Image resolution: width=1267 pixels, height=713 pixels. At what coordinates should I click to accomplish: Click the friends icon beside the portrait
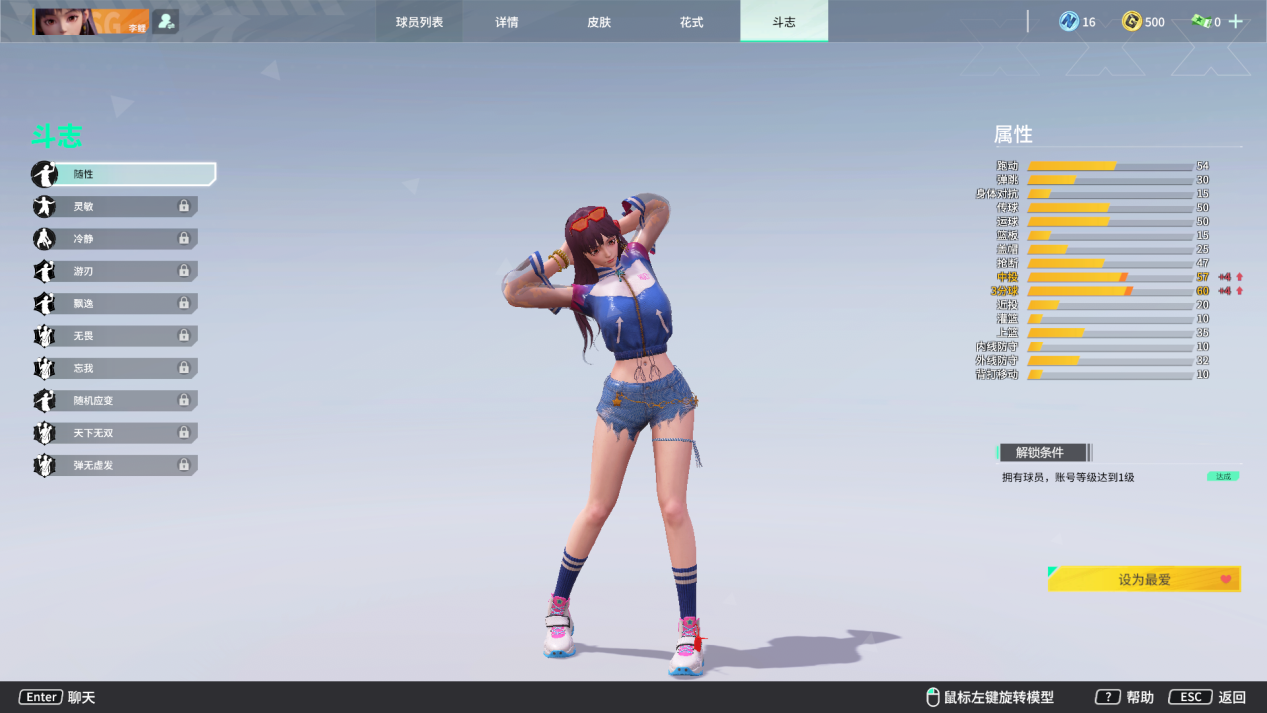tap(166, 21)
